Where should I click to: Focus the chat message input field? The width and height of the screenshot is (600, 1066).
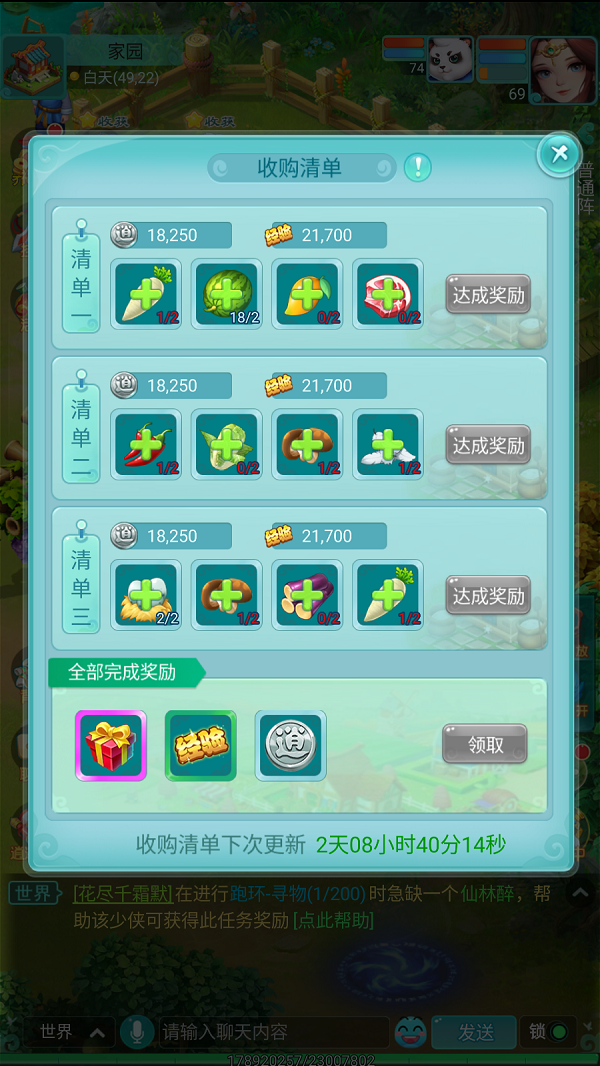click(x=272, y=1032)
